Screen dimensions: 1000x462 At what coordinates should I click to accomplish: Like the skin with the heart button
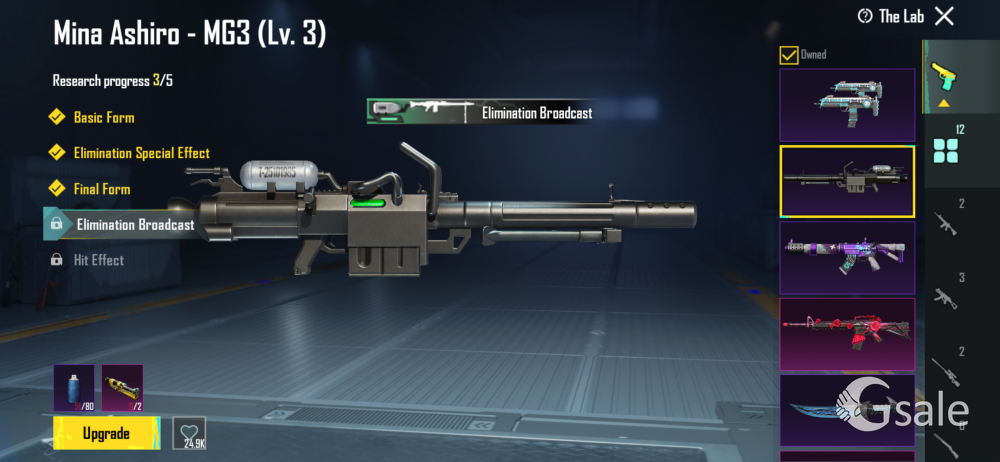coord(189,433)
